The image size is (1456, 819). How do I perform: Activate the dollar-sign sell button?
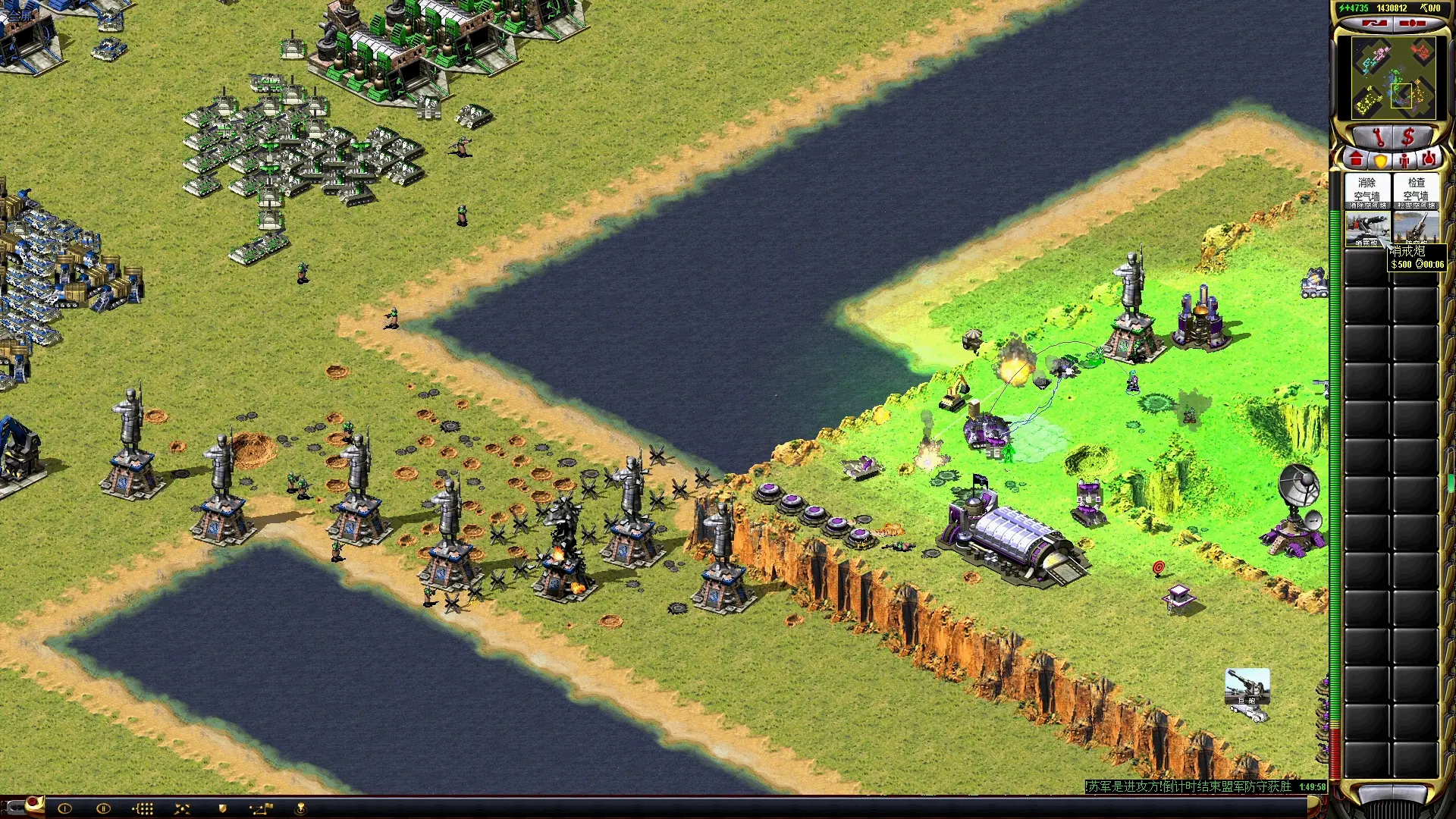[1408, 138]
